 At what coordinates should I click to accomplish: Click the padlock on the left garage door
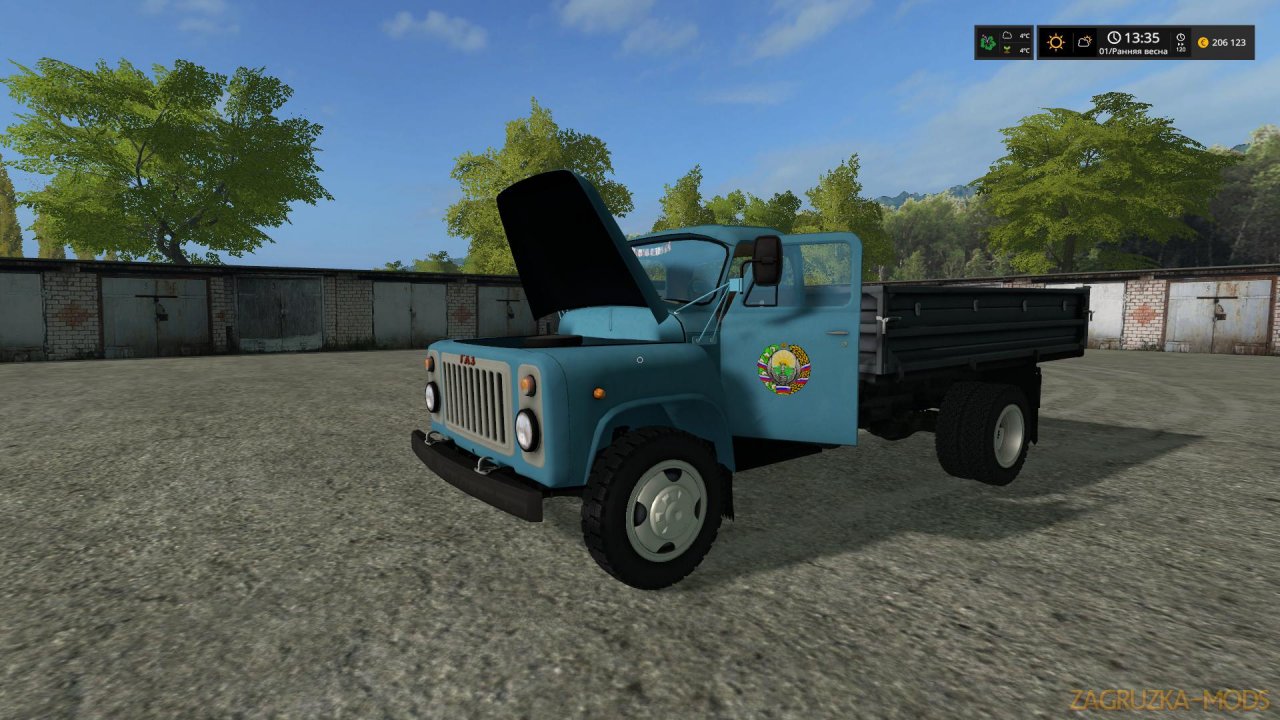click(x=162, y=314)
